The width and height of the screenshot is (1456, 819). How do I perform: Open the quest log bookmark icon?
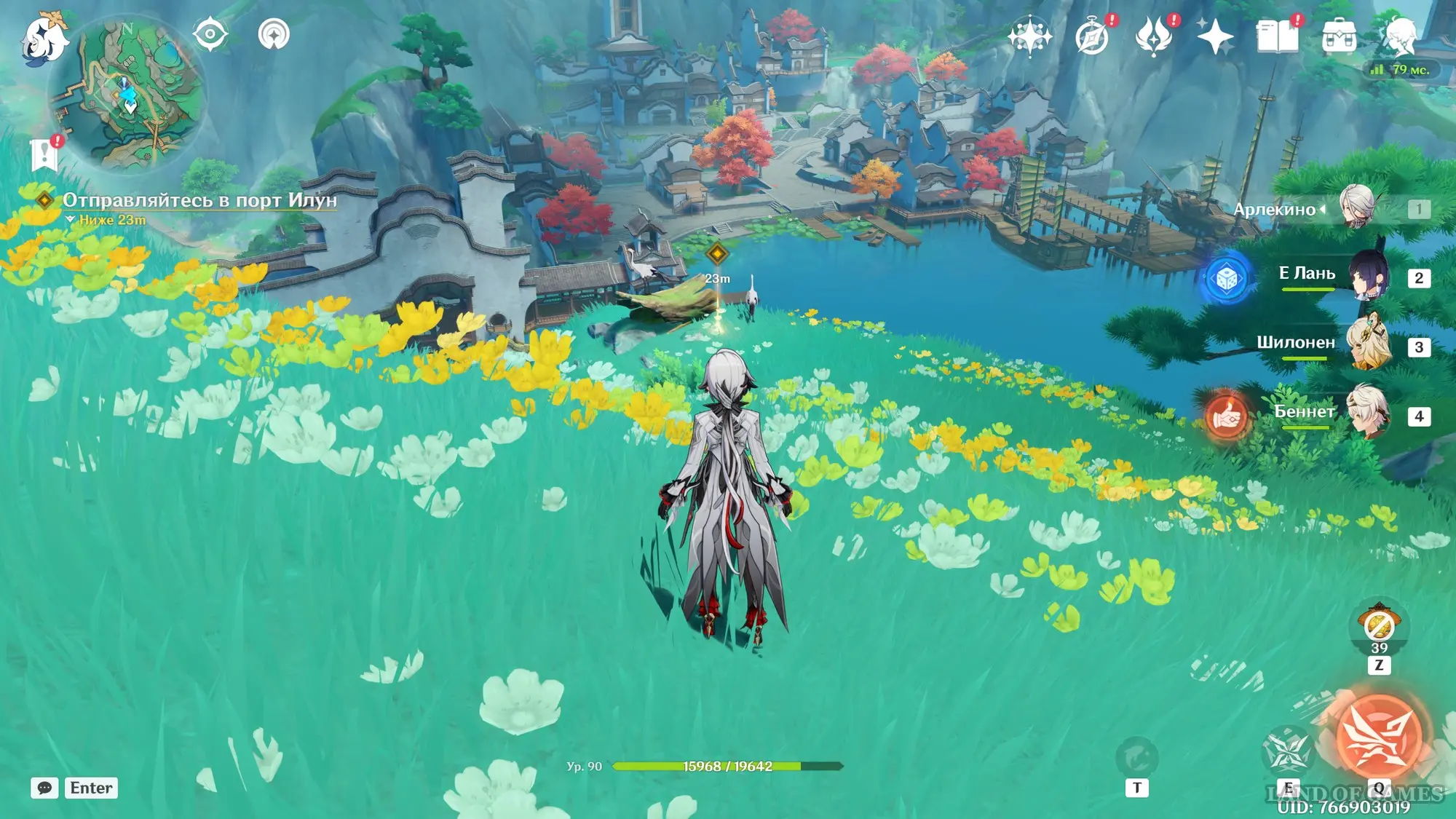[44, 154]
